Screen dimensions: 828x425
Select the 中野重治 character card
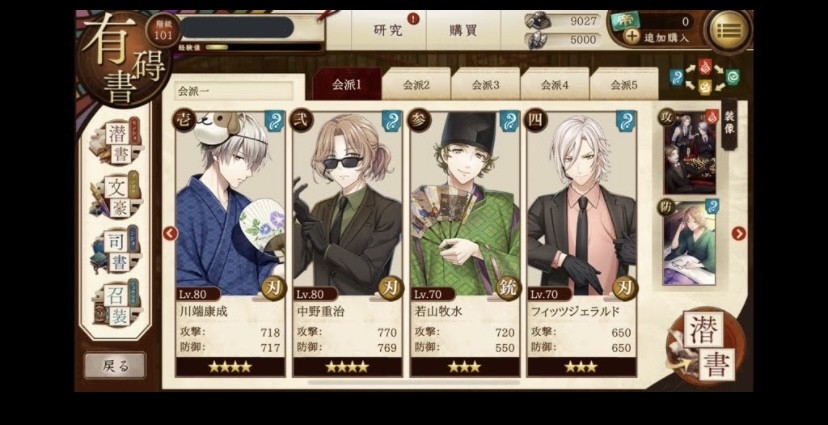(x=346, y=240)
